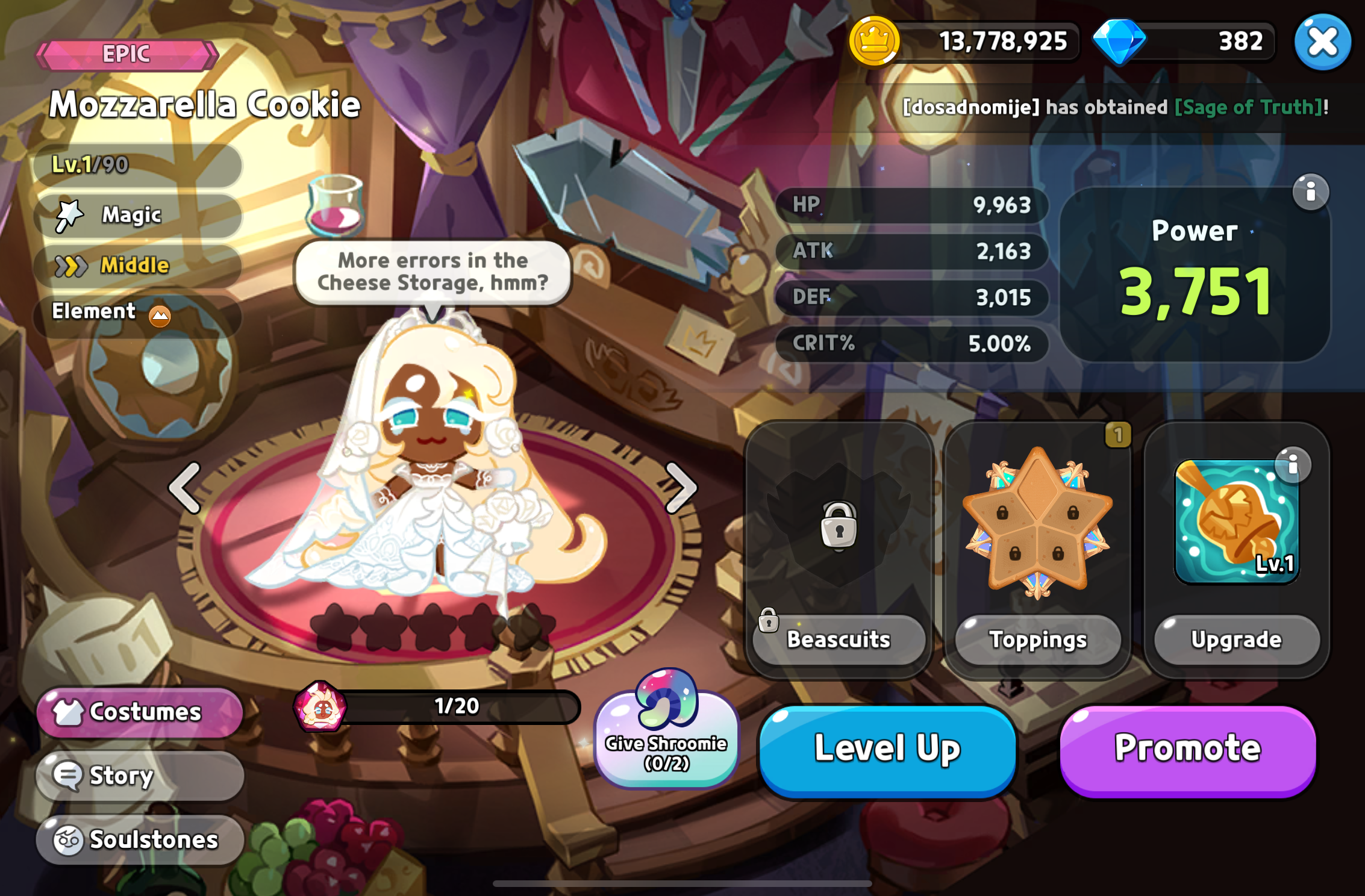Tap the Level Up button
The height and width of the screenshot is (896, 1365).
tap(887, 749)
